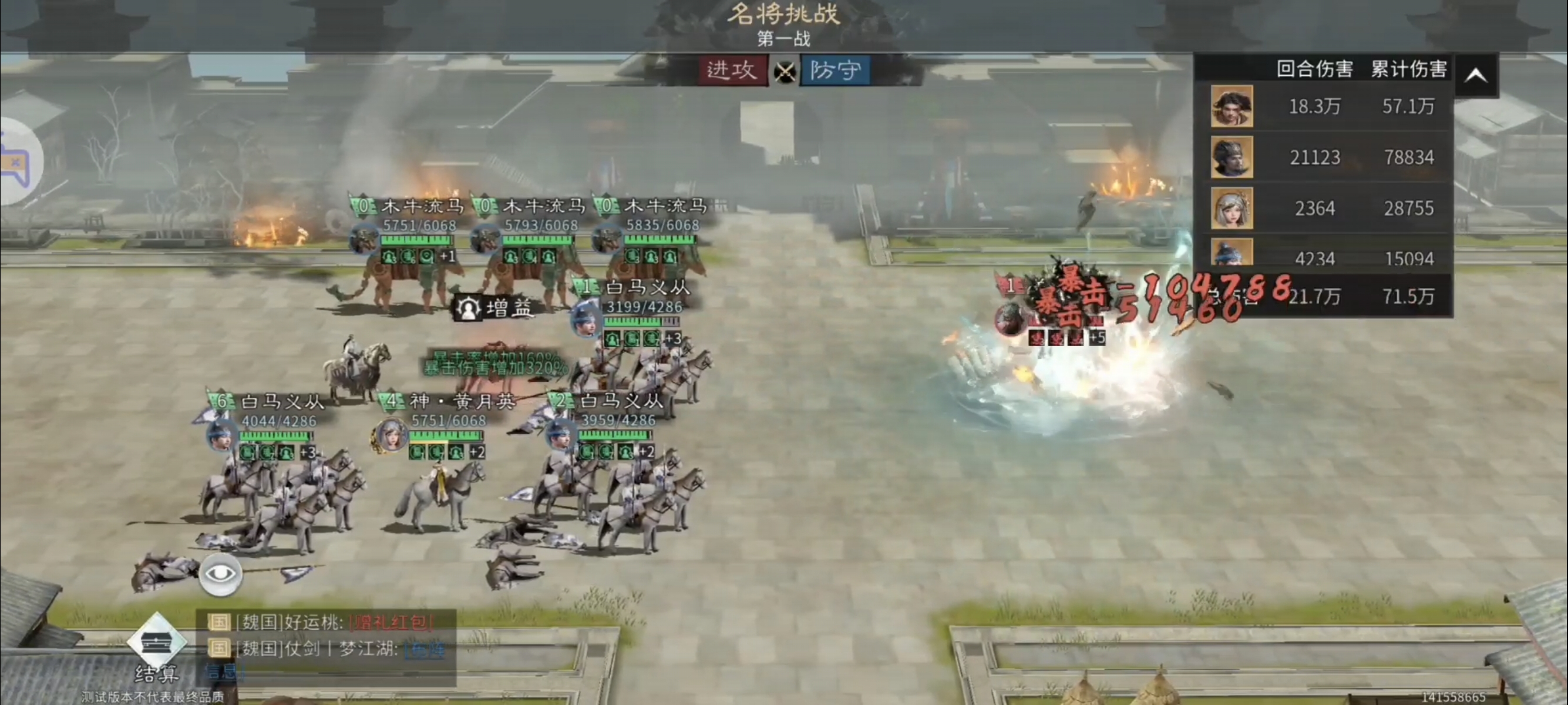The image size is (1568, 705).
Task: Select the helmeted general portrait in damage list
Action: coord(1231,157)
